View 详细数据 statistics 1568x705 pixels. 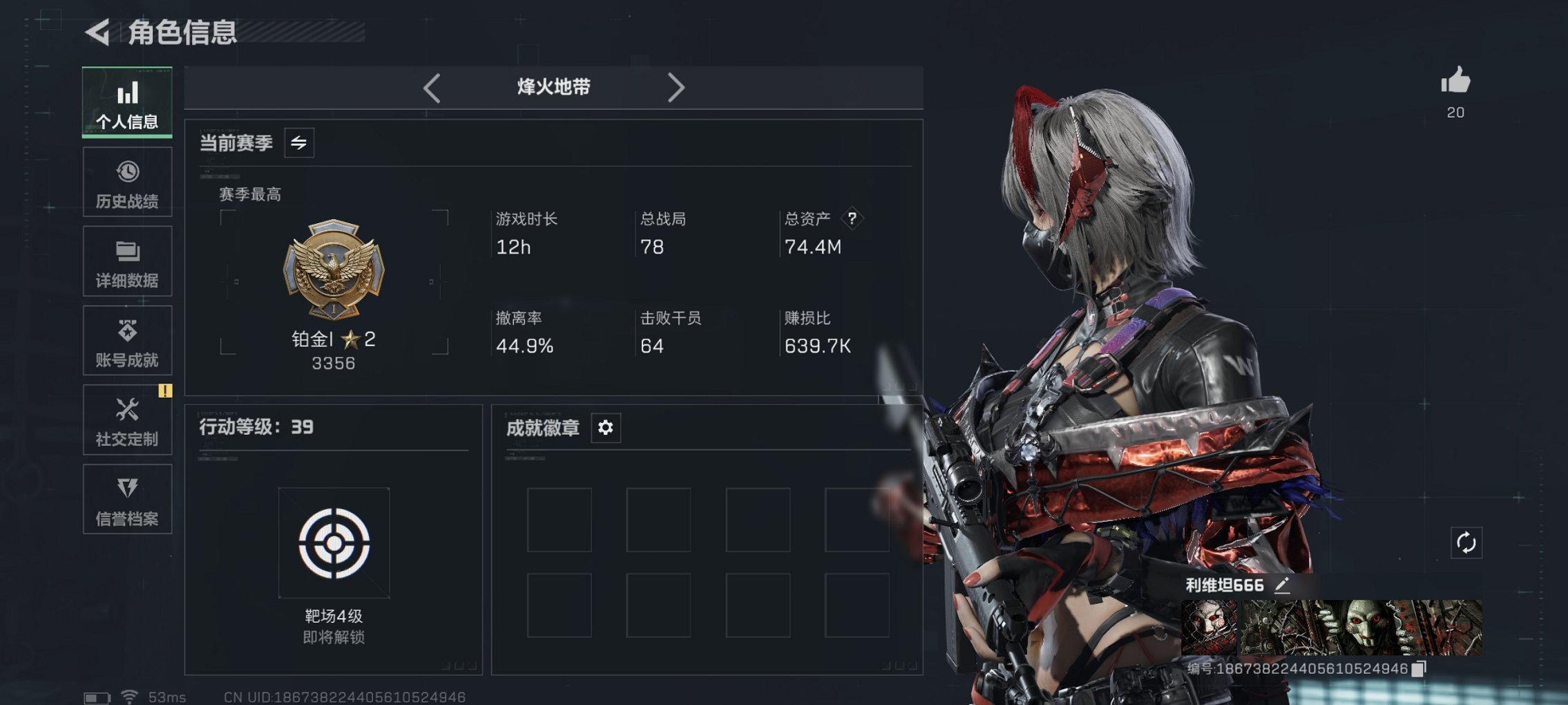[x=127, y=261]
